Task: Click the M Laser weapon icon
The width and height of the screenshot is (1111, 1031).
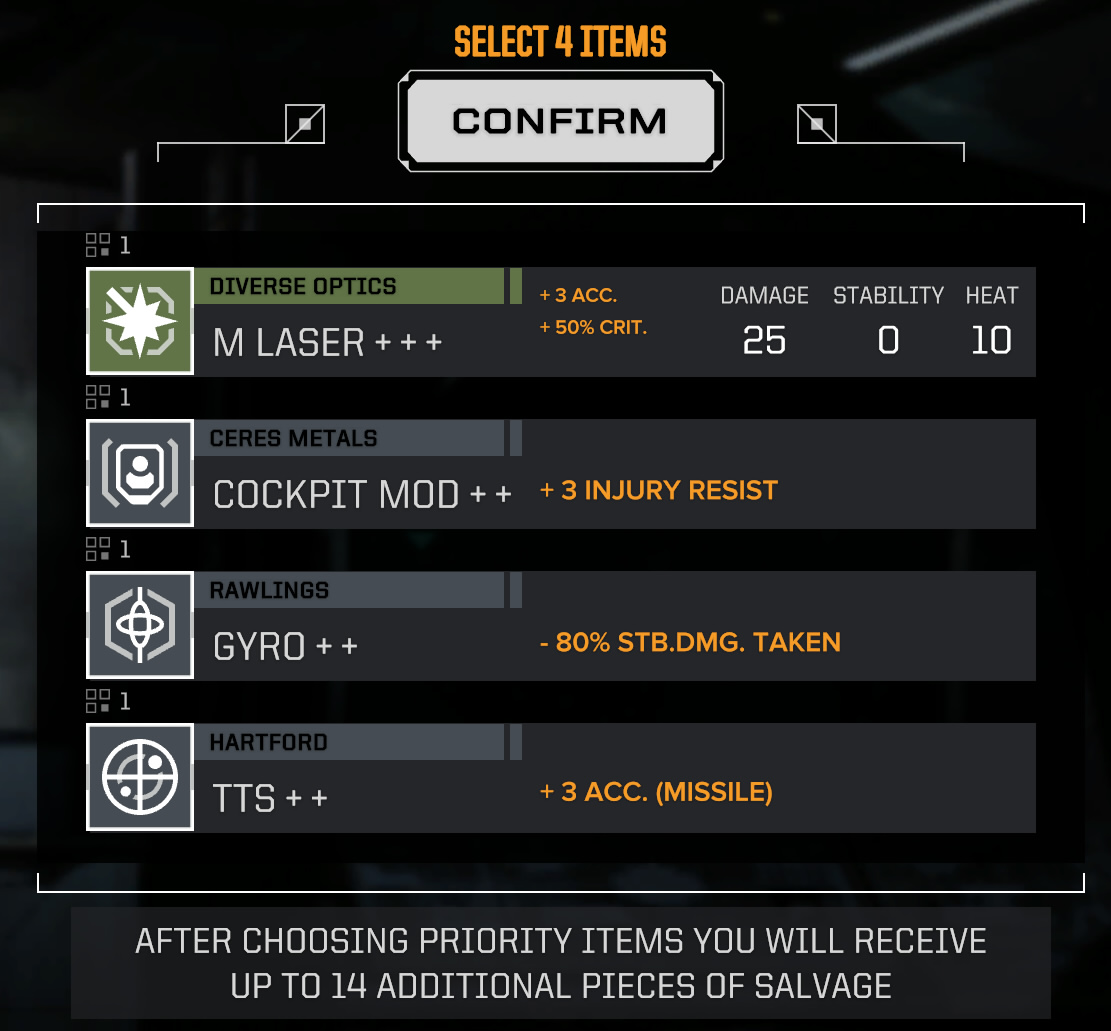Action: pyautogui.click(x=140, y=322)
